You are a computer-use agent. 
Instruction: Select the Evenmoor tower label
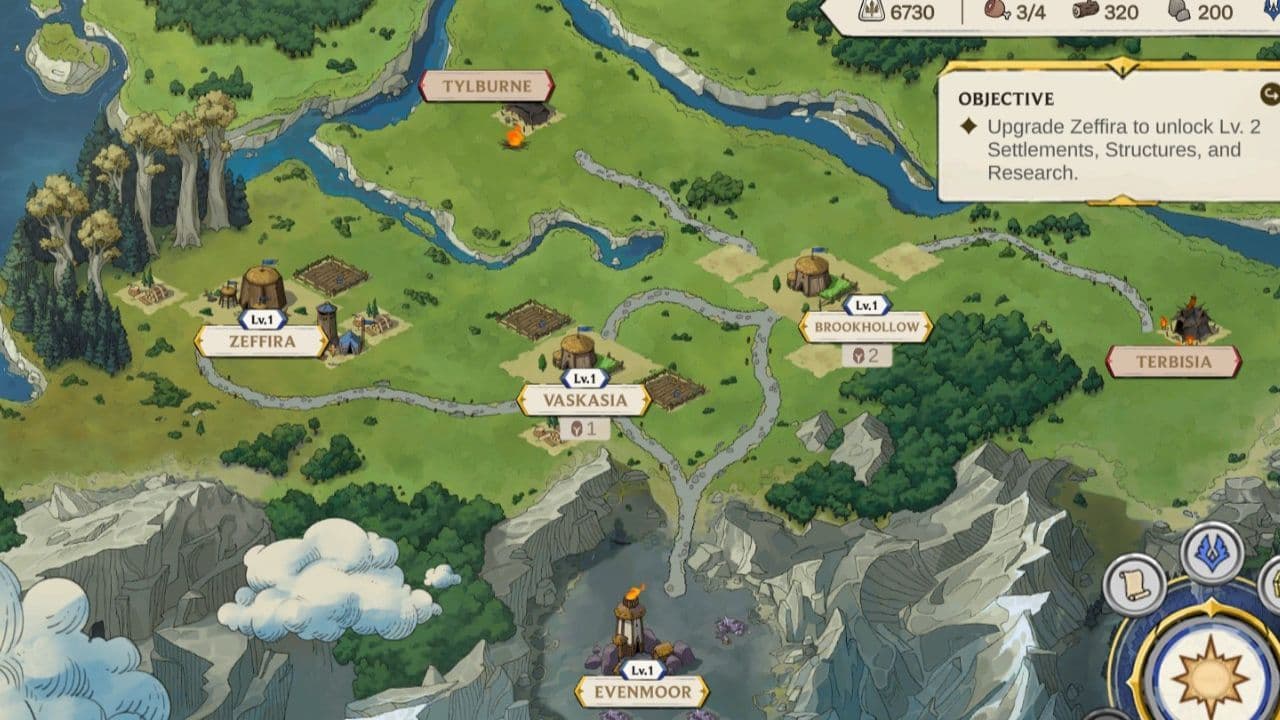(x=642, y=691)
